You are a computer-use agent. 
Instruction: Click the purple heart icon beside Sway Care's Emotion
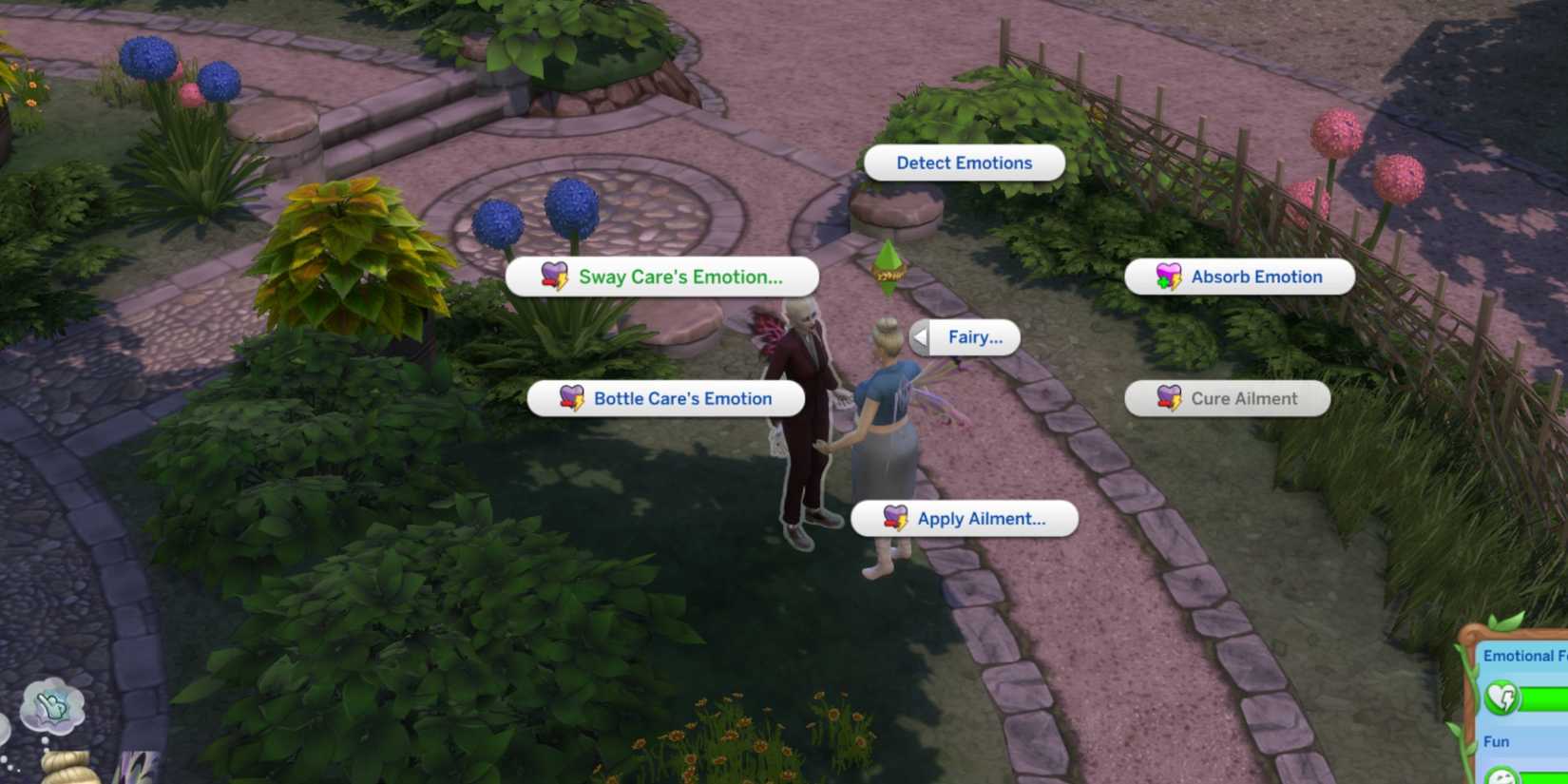click(x=554, y=277)
